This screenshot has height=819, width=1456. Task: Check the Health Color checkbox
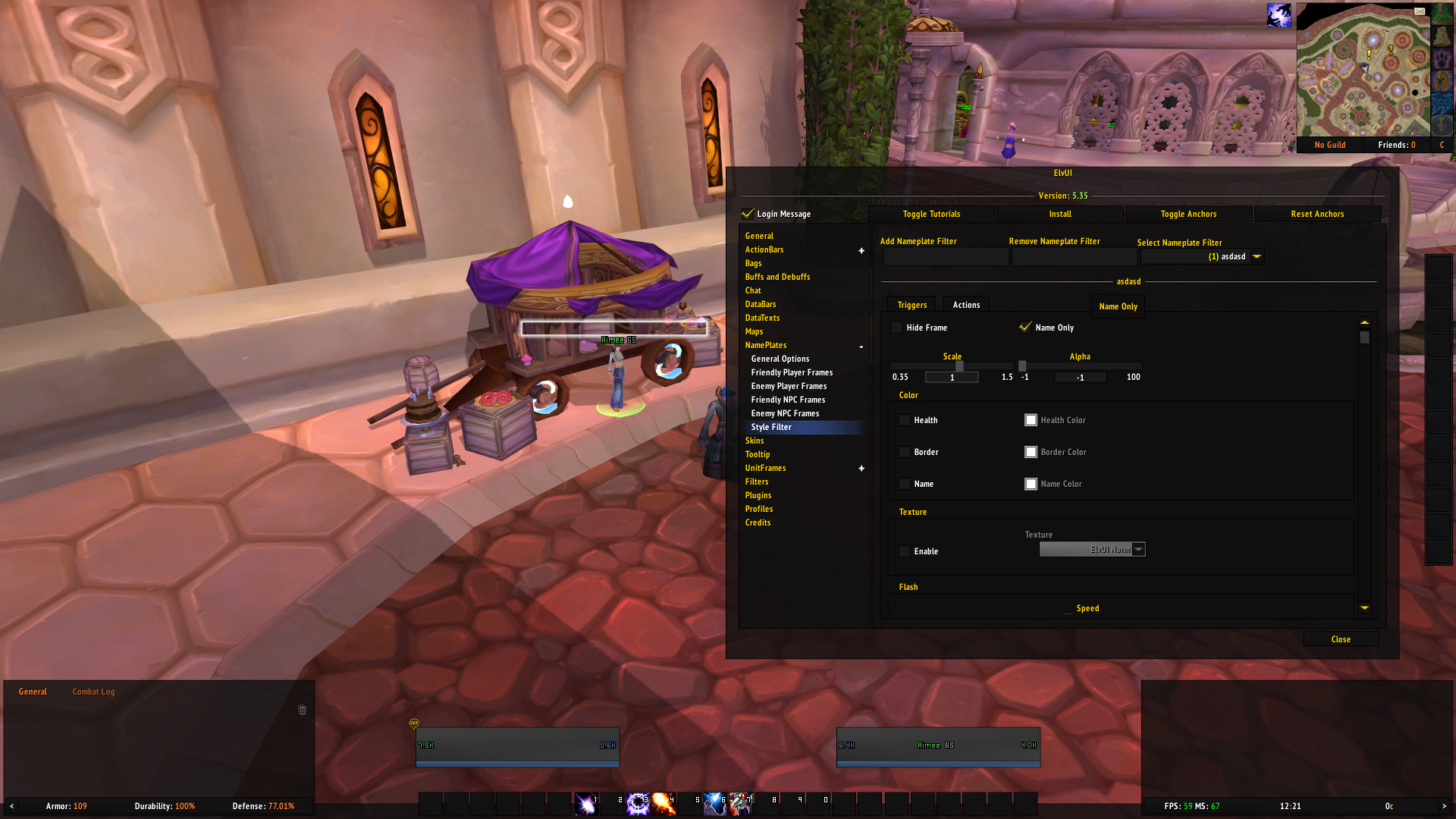pos(1031,419)
